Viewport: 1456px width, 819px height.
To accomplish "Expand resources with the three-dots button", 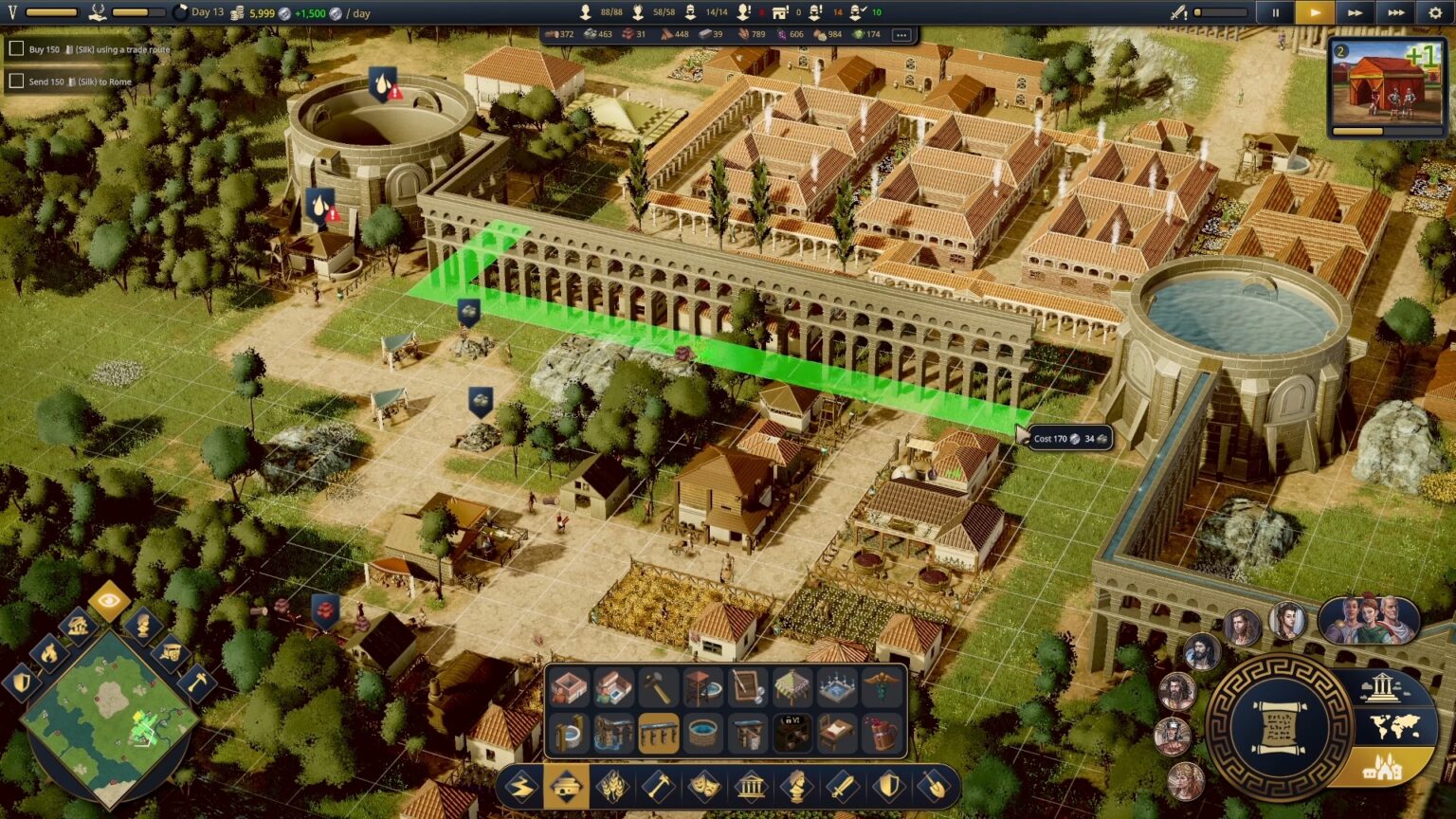I will (901, 35).
